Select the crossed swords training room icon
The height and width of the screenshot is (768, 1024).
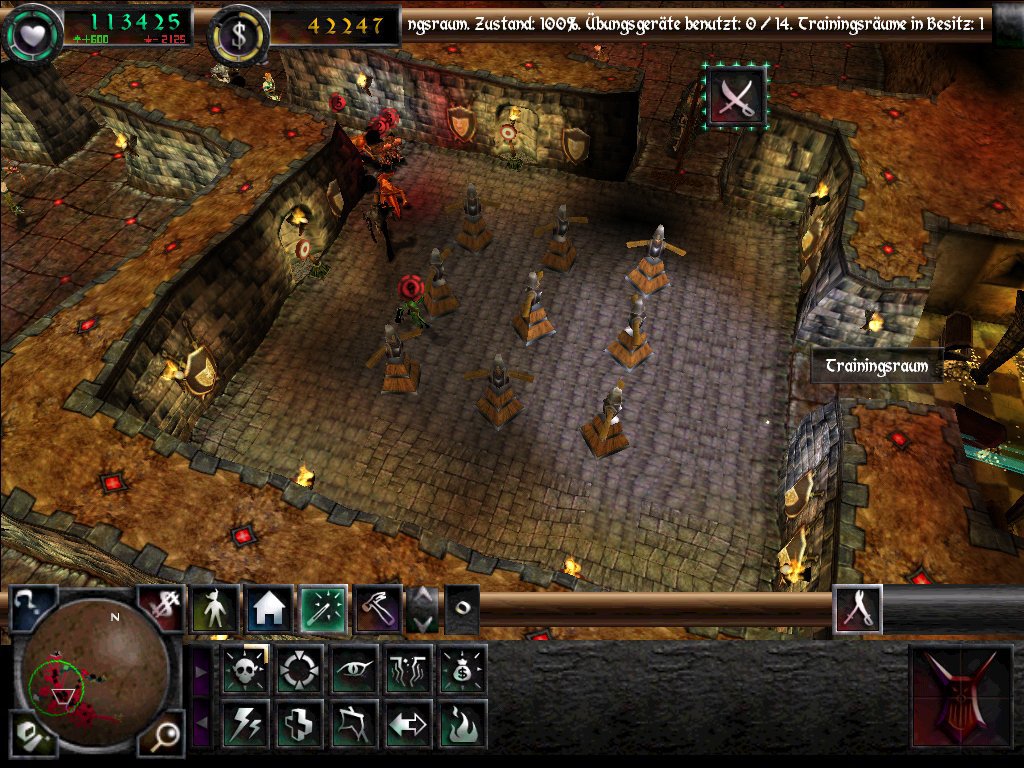pyautogui.click(x=736, y=96)
